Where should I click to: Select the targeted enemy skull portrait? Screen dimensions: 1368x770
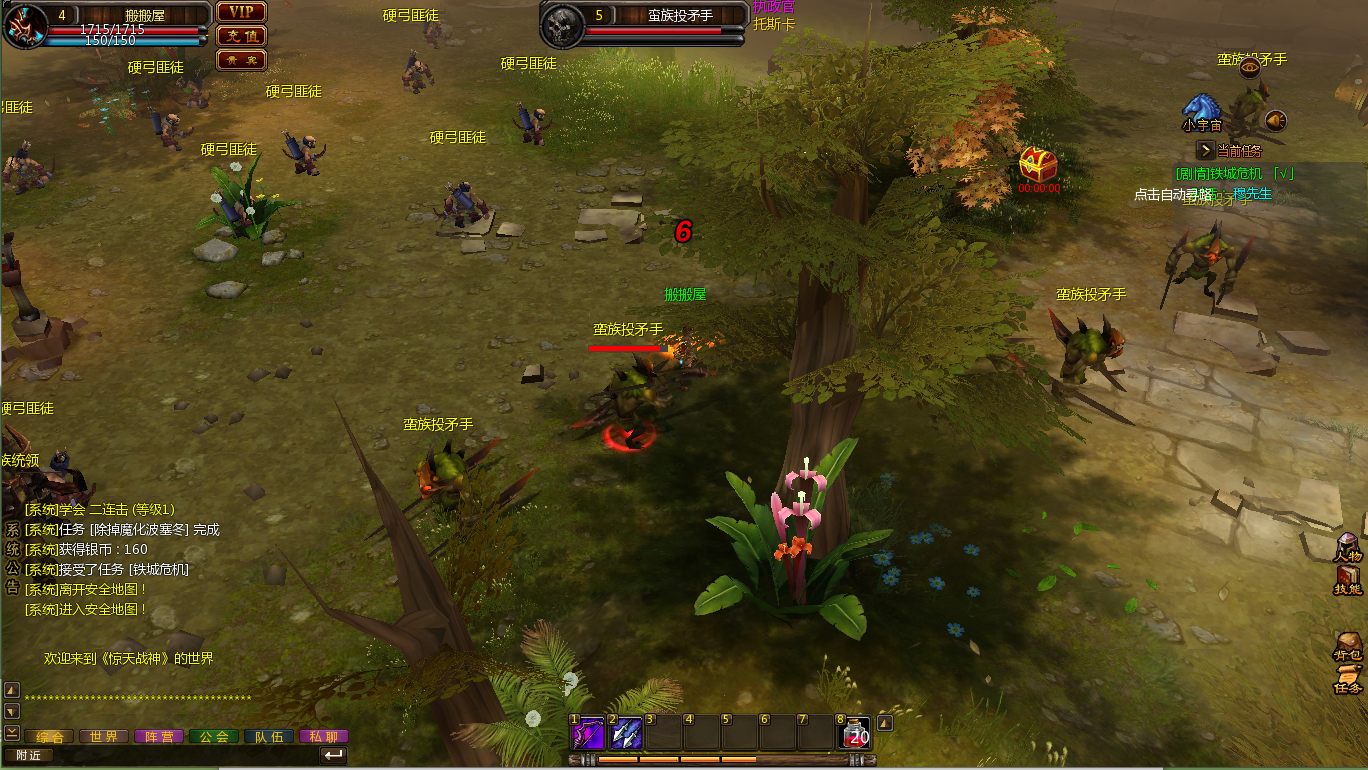click(x=563, y=25)
